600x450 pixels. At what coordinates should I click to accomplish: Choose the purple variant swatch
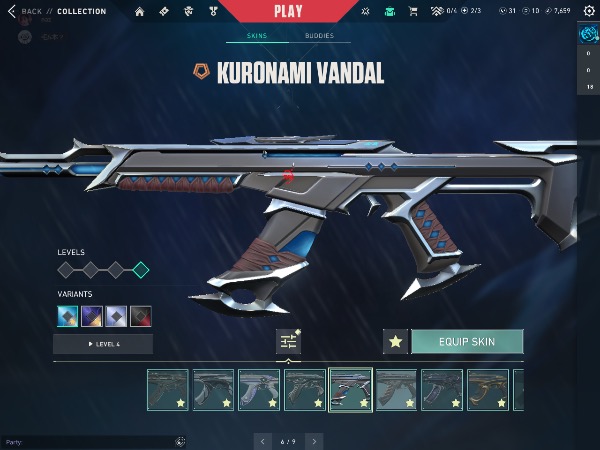click(93, 317)
